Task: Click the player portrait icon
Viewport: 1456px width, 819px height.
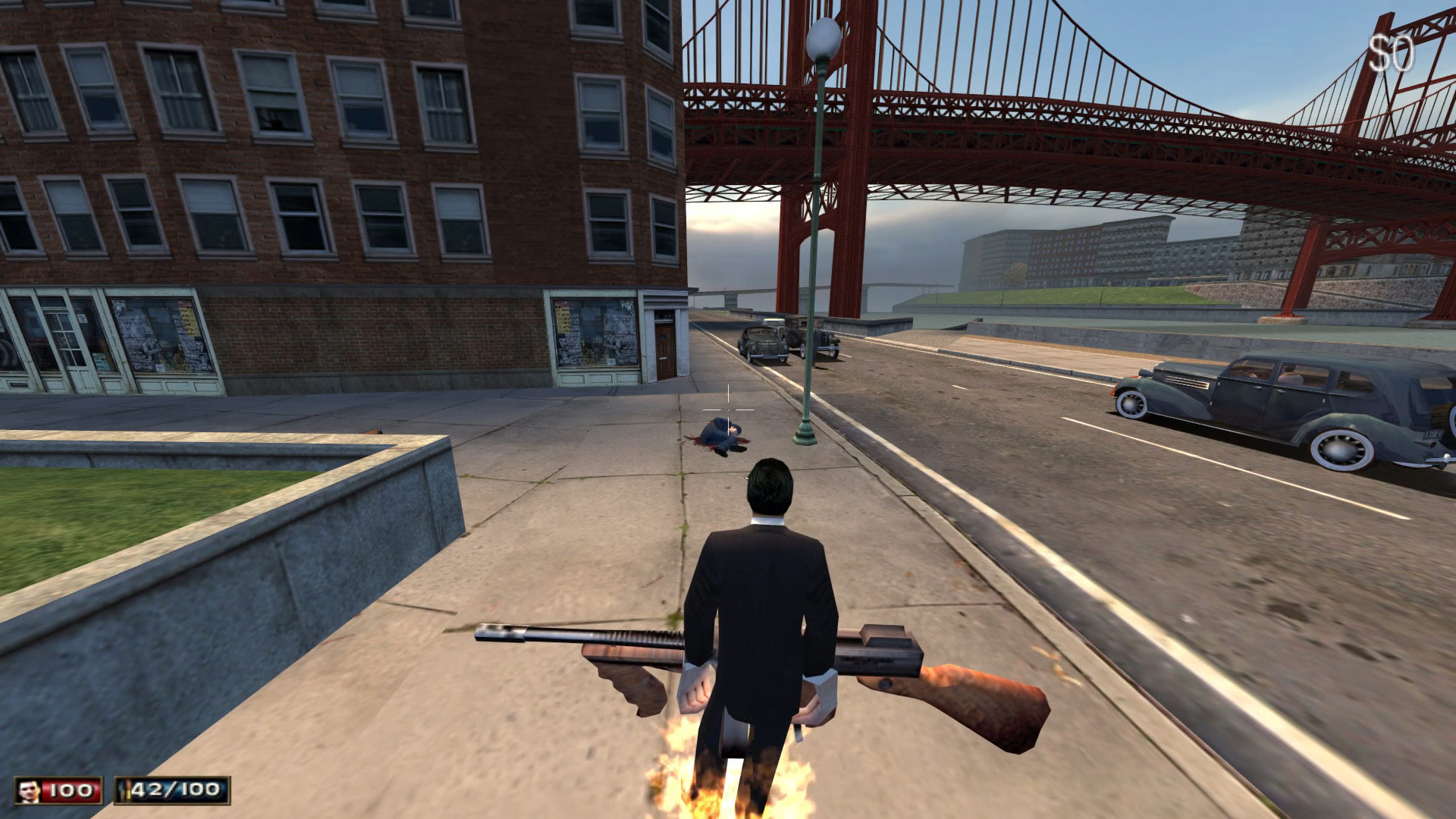Action: (x=29, y=791)
